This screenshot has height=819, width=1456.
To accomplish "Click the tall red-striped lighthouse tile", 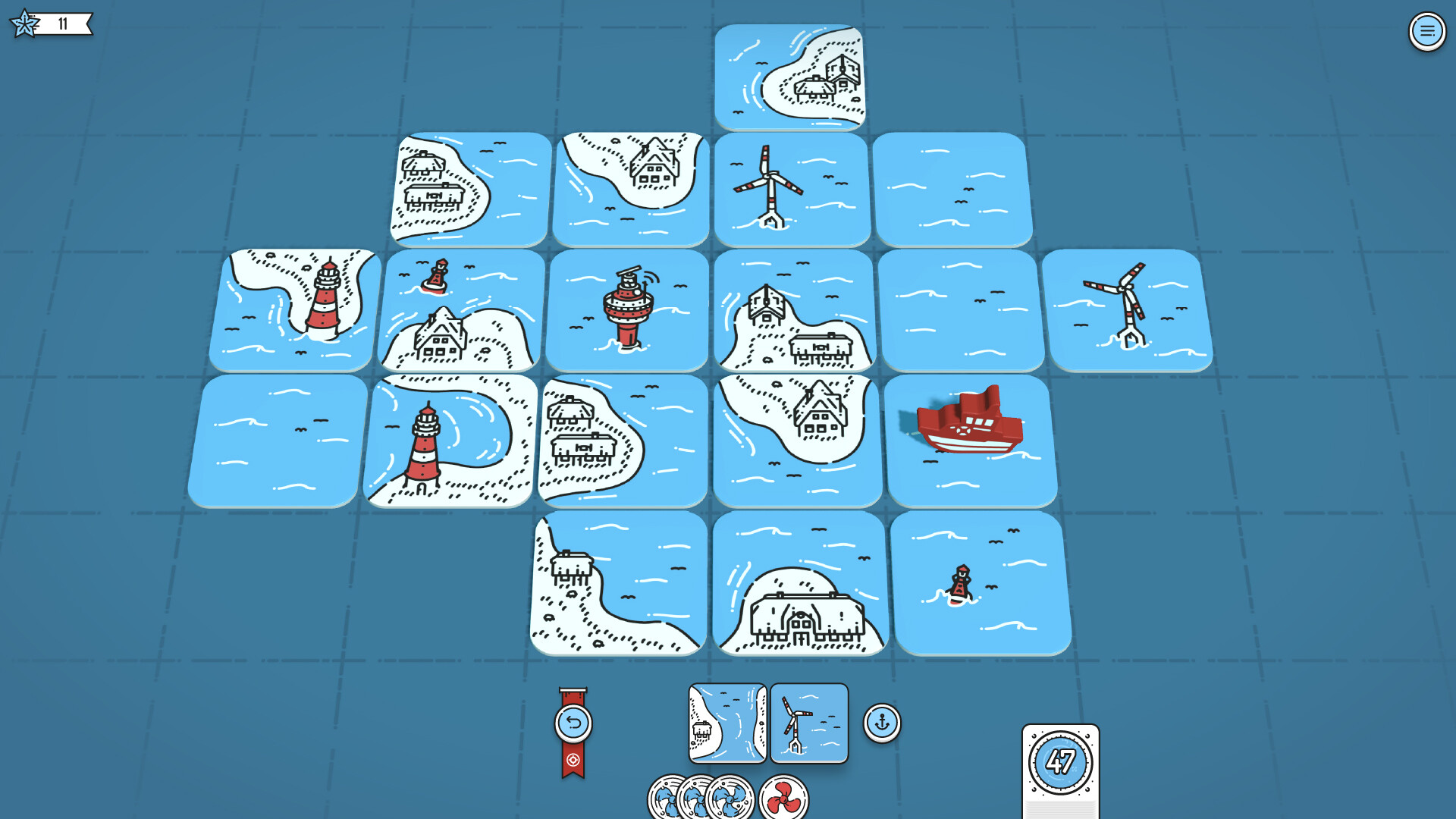I will pos(453,440).
